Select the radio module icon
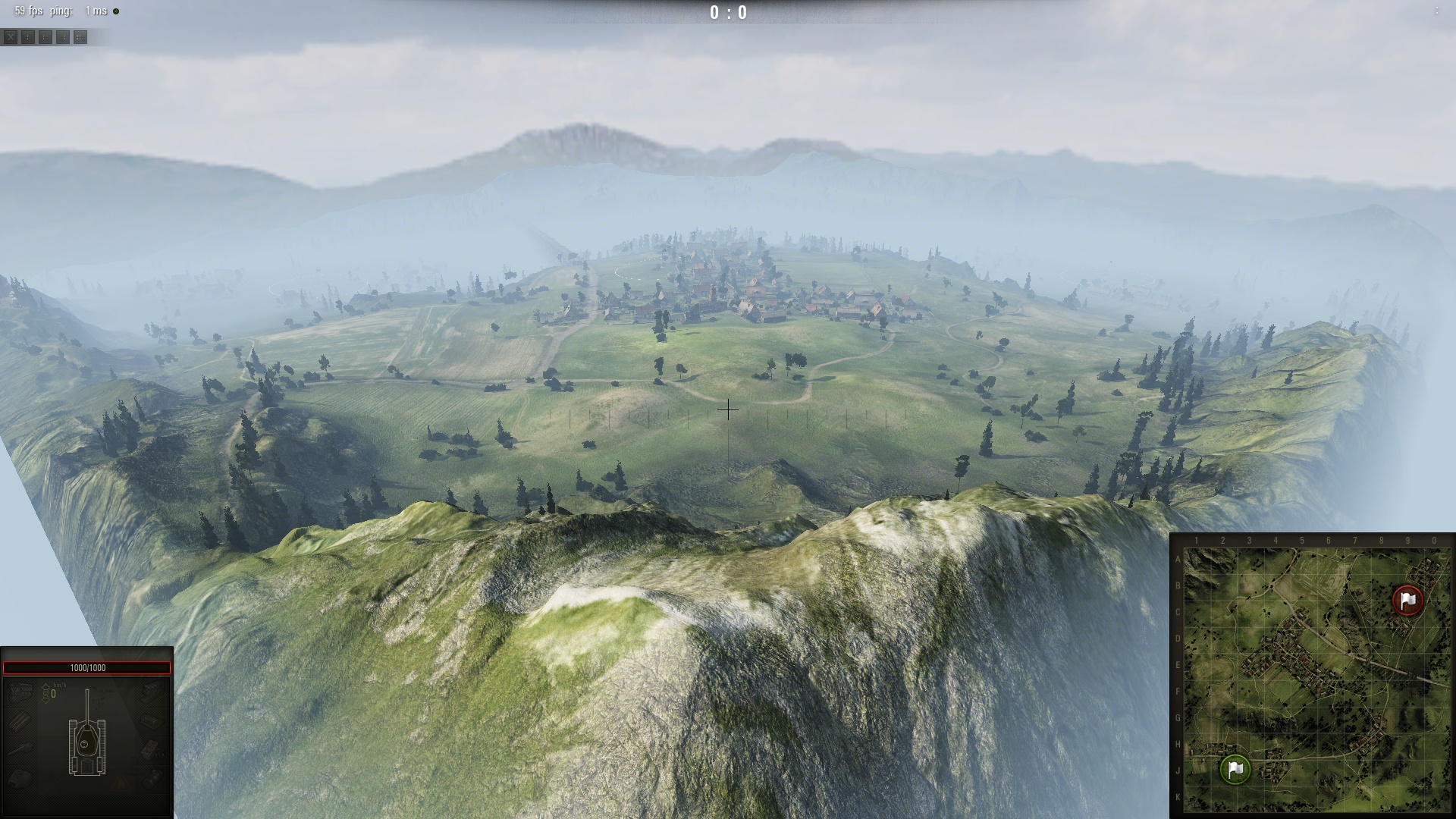1456x819 pixels. [x=152, y=748]
